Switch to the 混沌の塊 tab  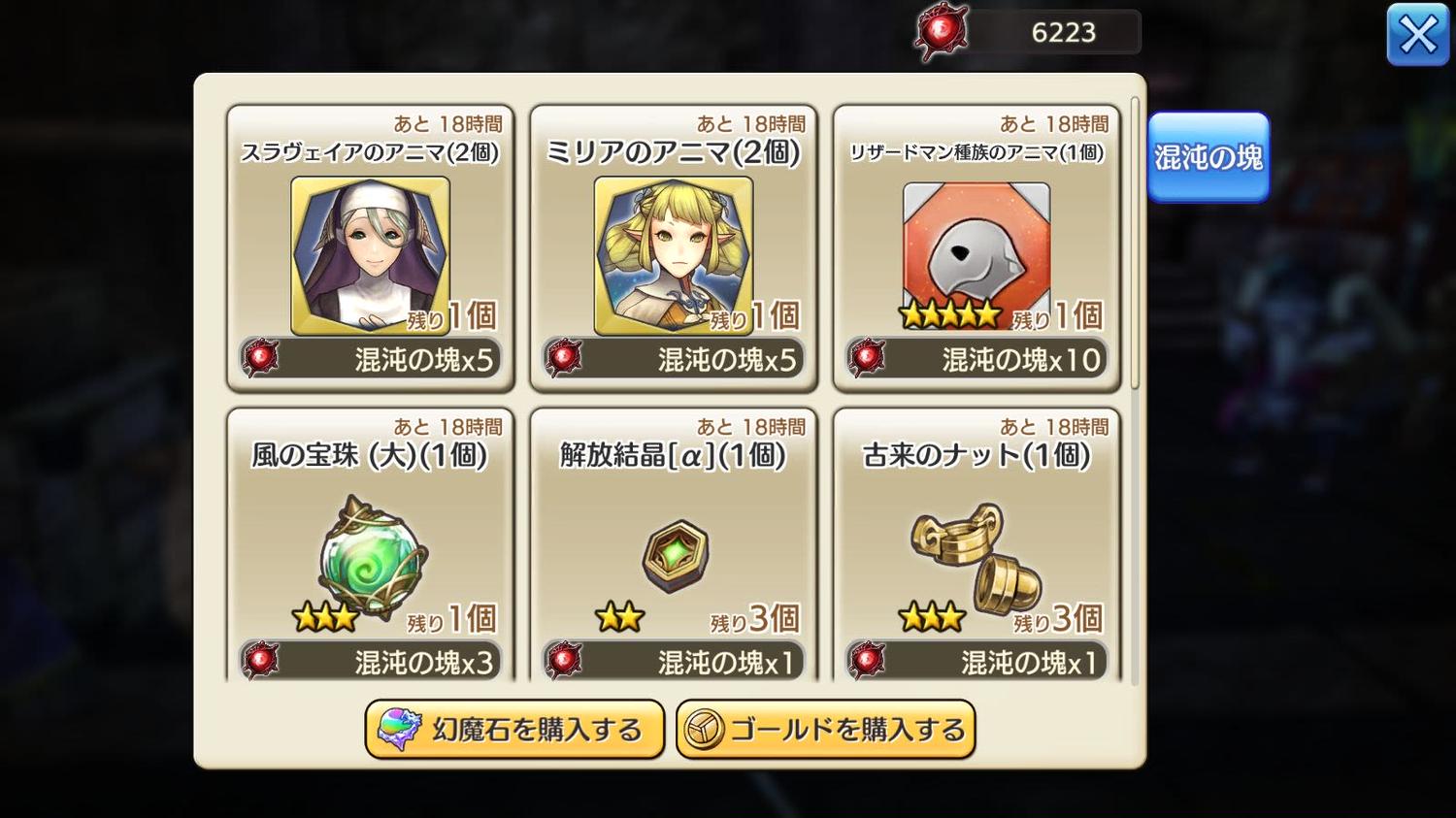[1208, 157]
